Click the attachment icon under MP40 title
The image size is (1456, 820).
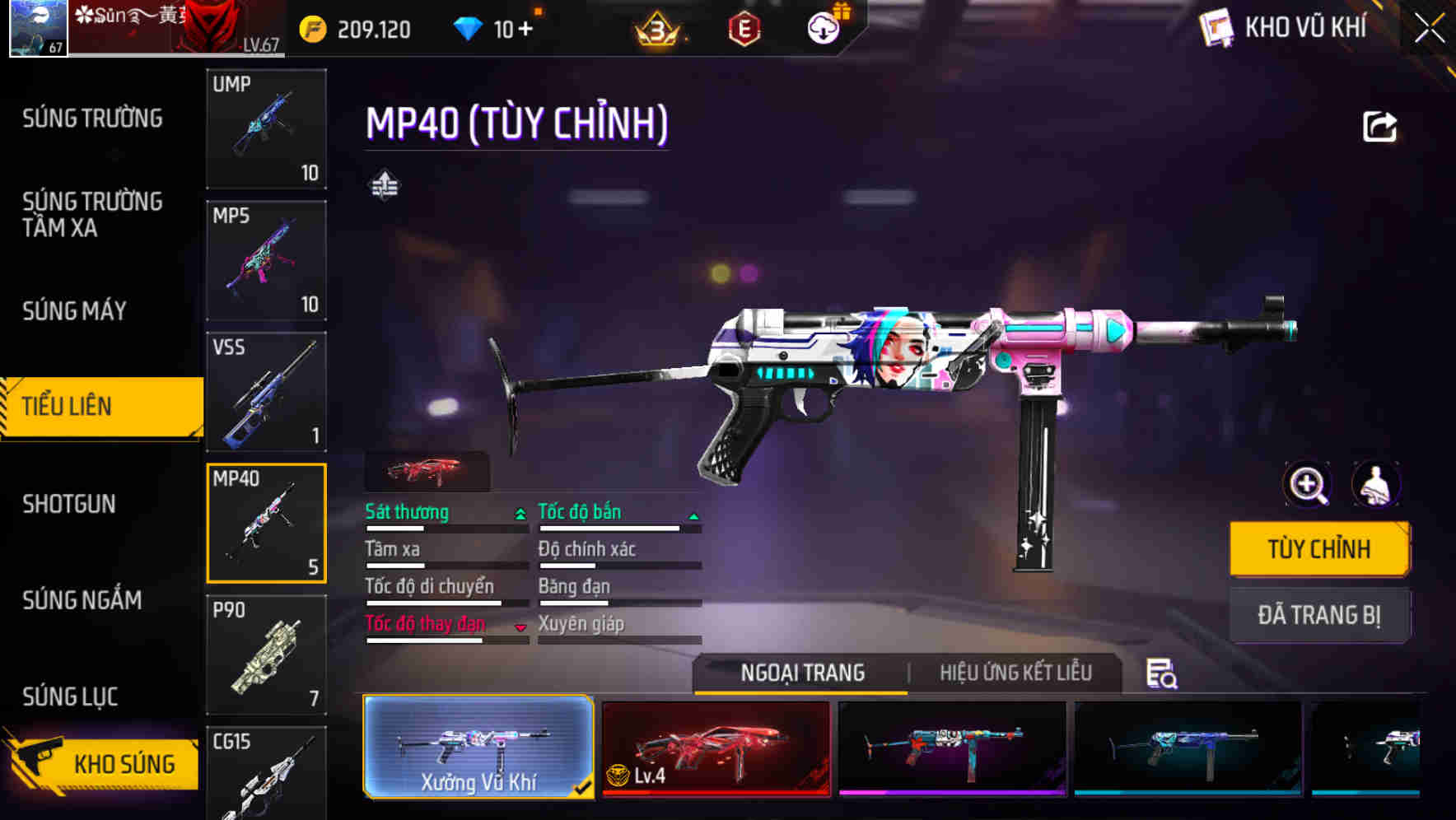click(384, 184)
